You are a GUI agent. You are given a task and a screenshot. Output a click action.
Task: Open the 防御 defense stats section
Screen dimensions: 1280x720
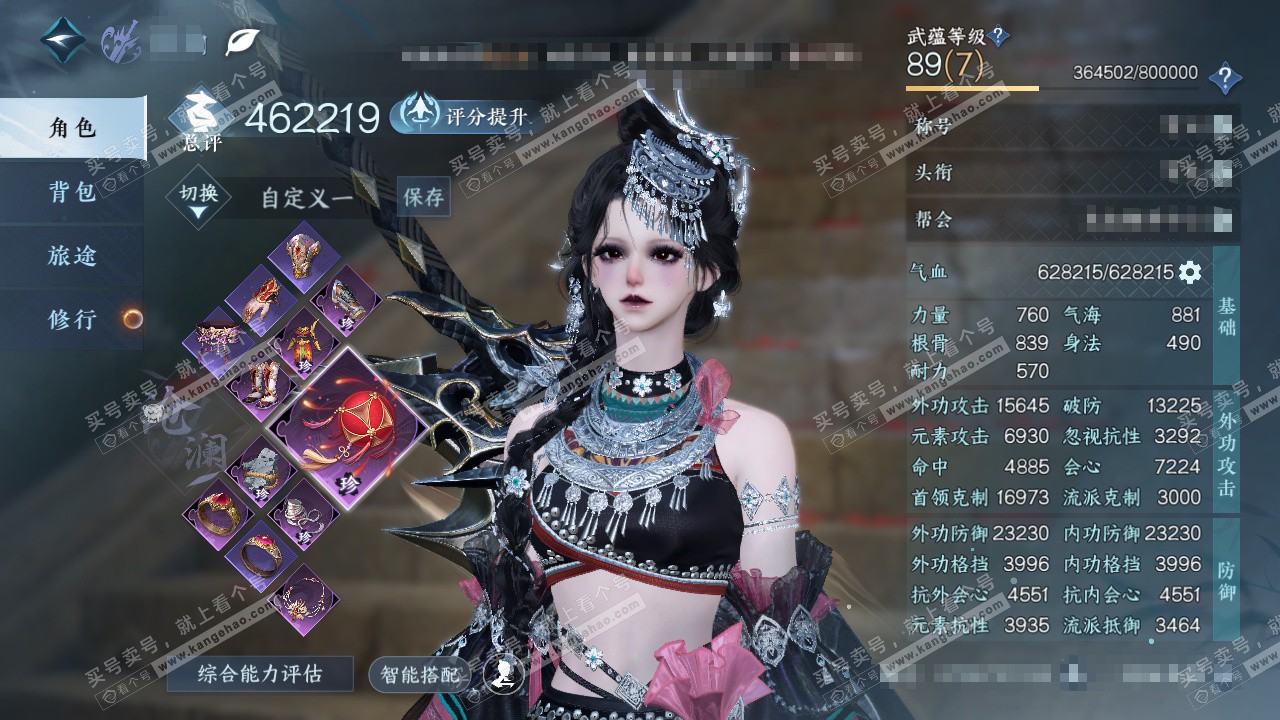[x=1226, y=580]
